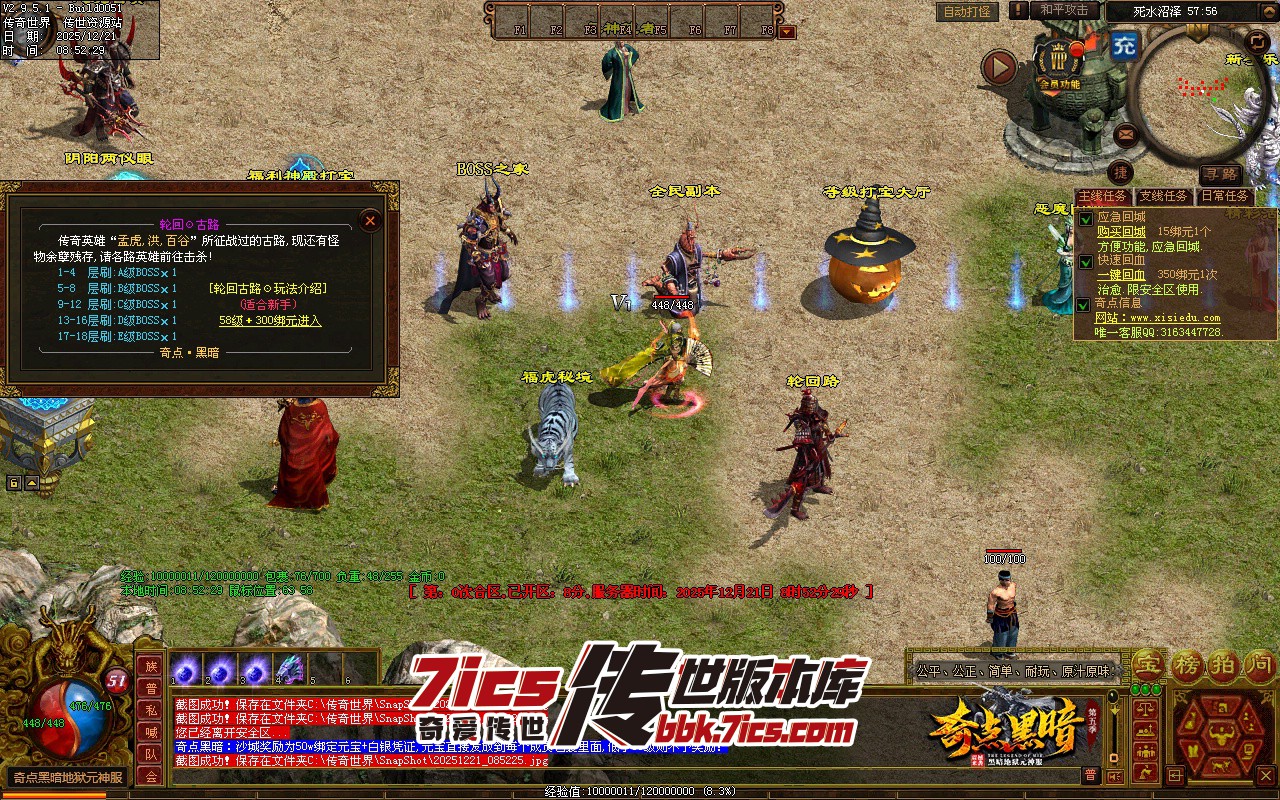Screen dimensions: 1280x800
Task: Toggle the 自动打怪 auto-fight button
Action: coord(967,12)
